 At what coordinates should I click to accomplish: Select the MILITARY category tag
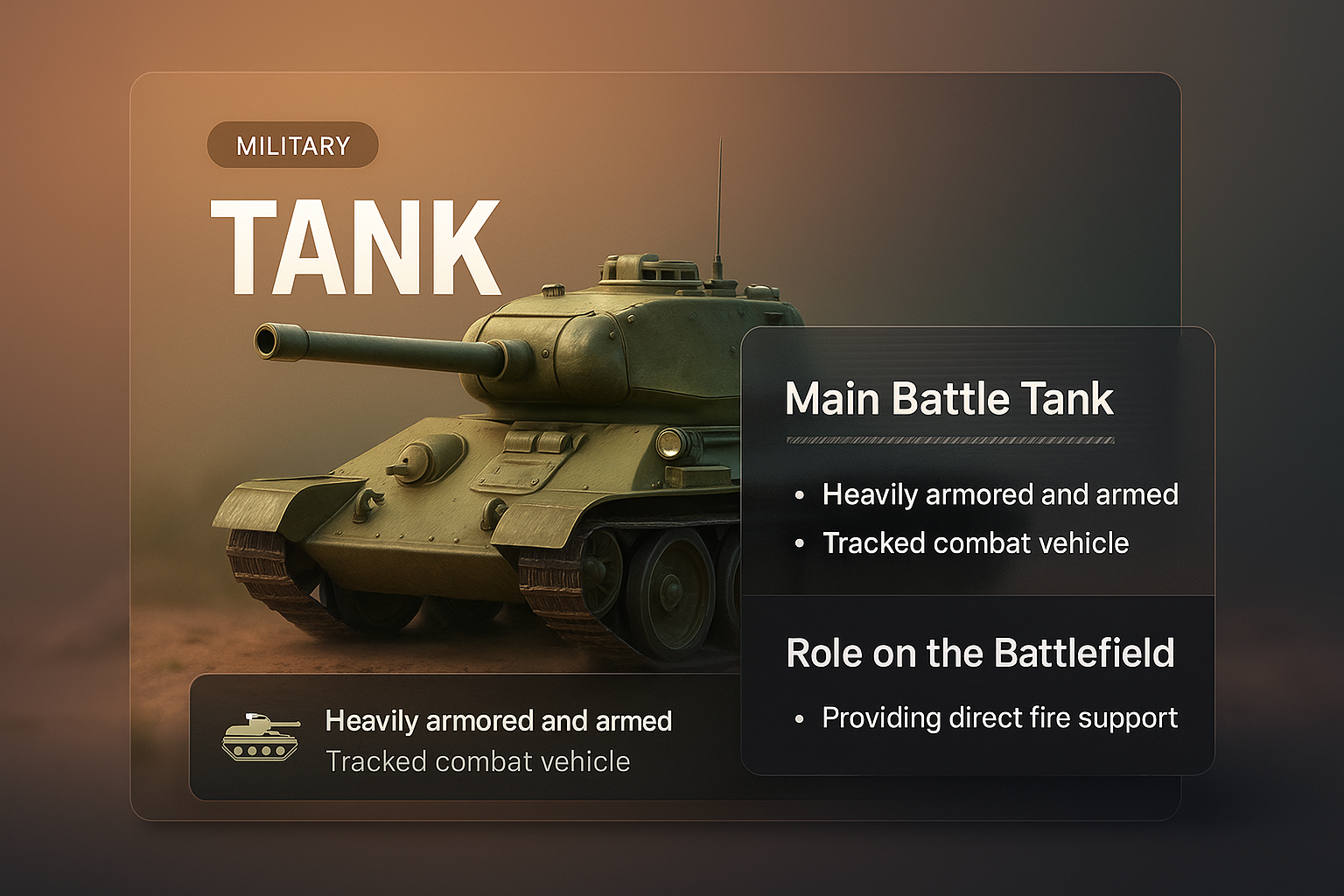click(292, 145)
